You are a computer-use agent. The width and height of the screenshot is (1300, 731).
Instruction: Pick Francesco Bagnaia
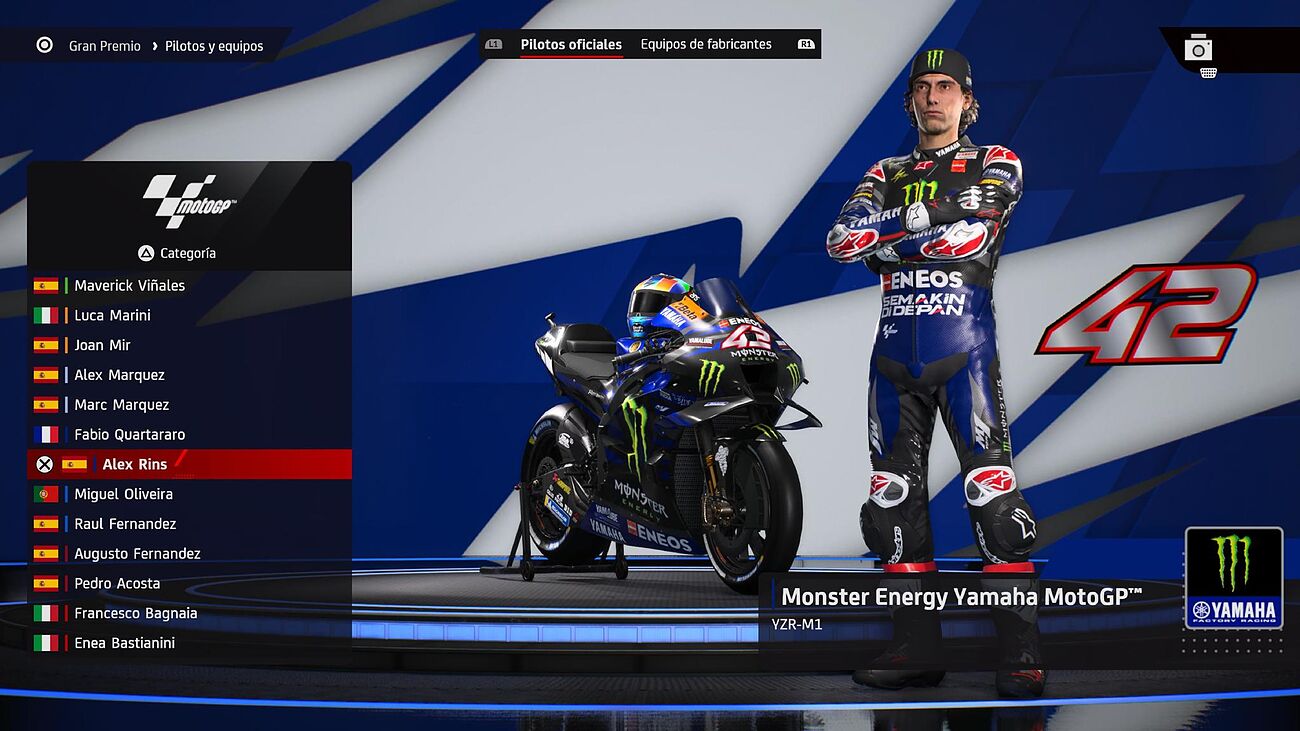[x=135, y=614]
